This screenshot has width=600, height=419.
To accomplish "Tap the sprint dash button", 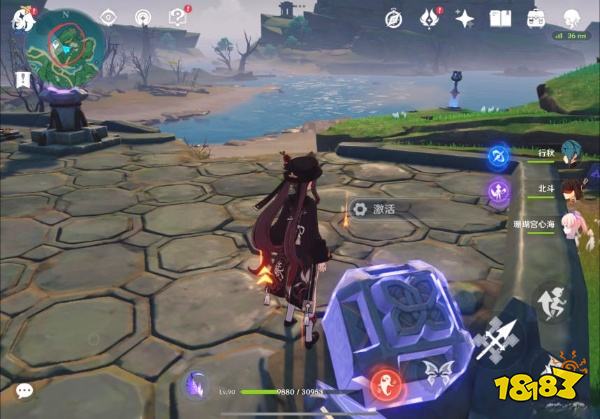I will [549, 302].
